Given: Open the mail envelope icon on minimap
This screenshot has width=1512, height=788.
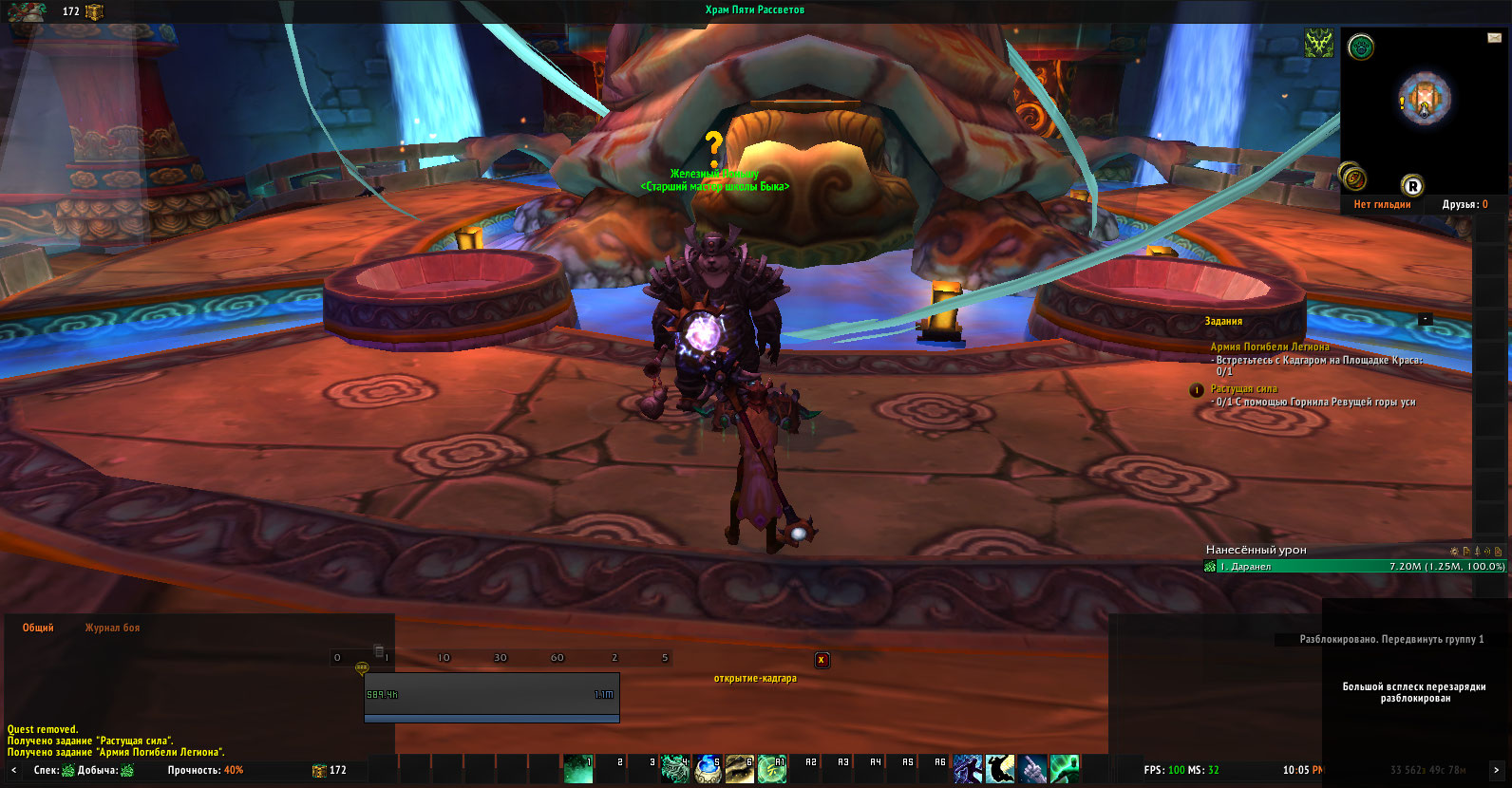Looking at the screenshot, I should (x=1494, y=38).
